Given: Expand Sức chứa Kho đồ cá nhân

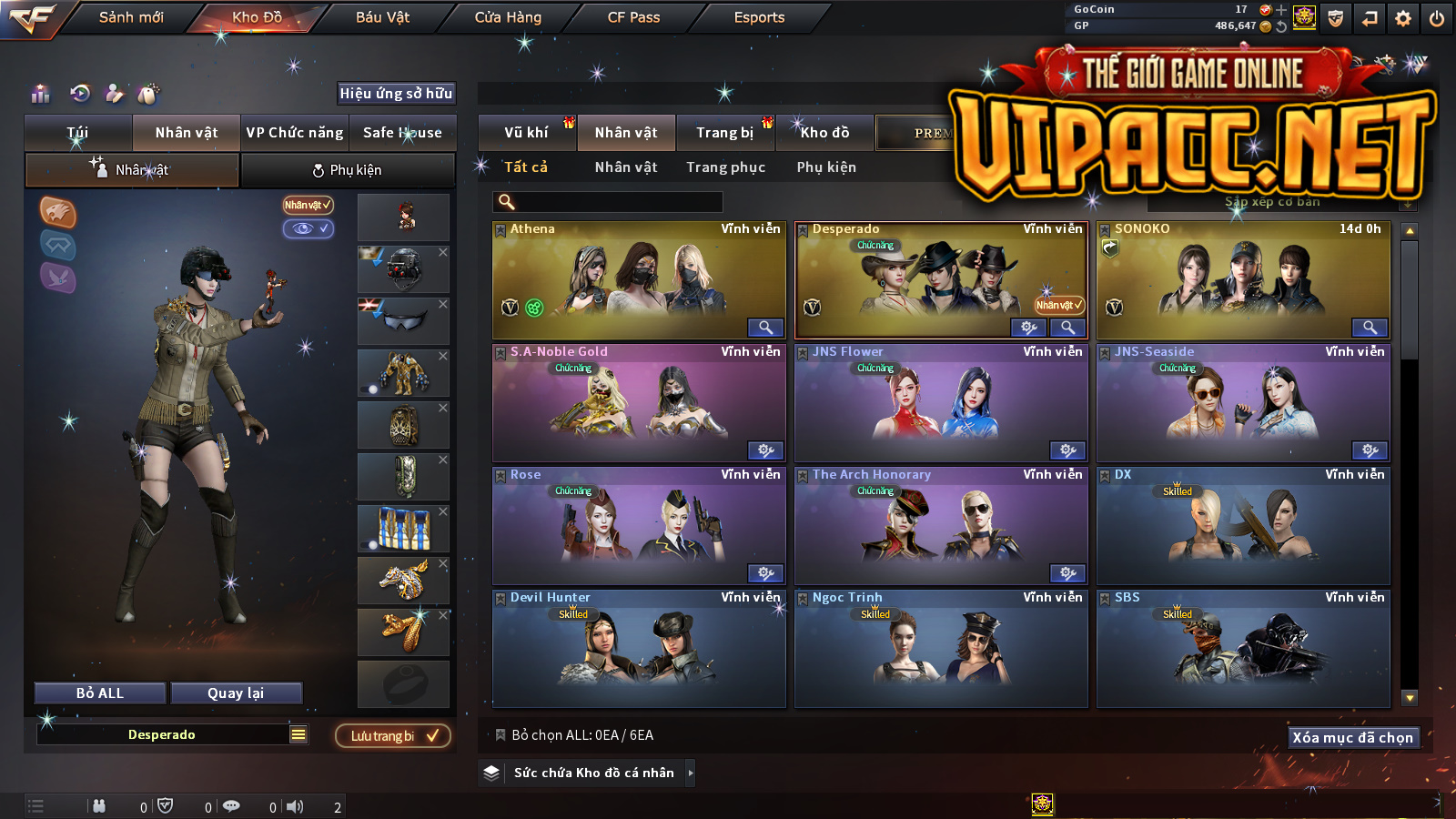Looking at the screenshot, I should [594, 773].
